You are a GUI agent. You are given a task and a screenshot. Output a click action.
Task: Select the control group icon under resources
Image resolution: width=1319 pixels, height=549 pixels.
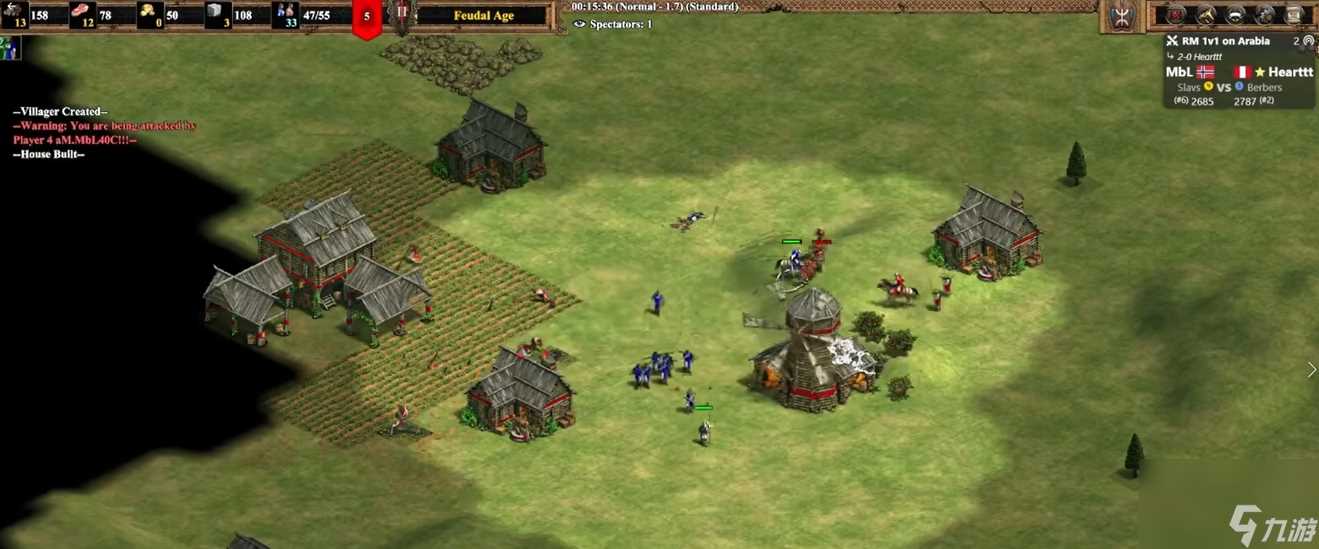coord(10,47)
